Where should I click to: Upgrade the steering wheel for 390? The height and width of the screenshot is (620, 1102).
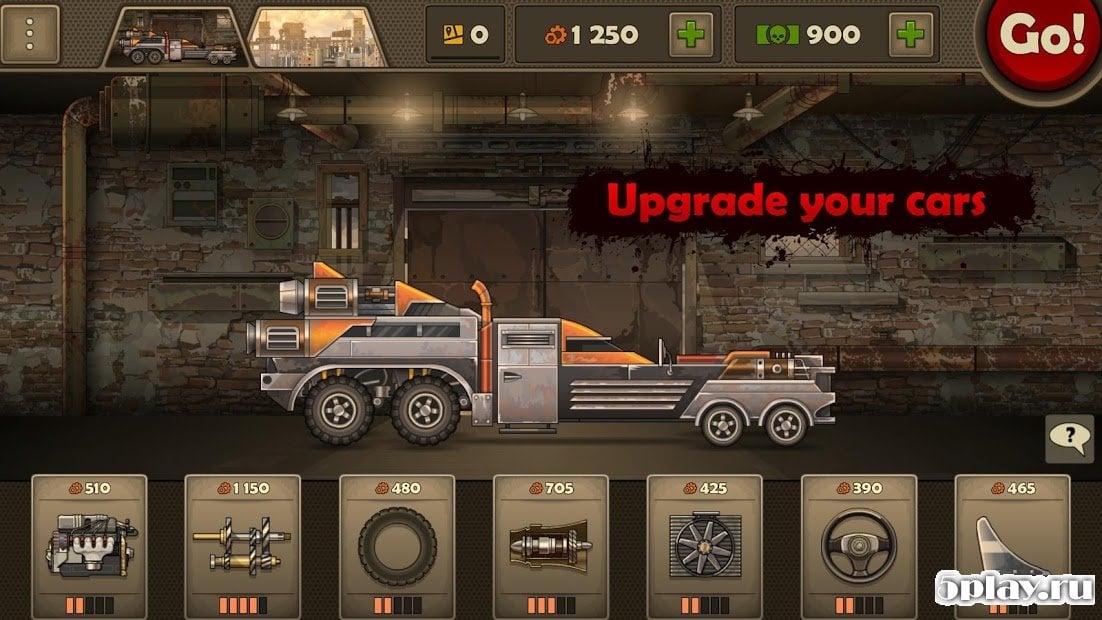pyautogui.click(x=858, y=545)
